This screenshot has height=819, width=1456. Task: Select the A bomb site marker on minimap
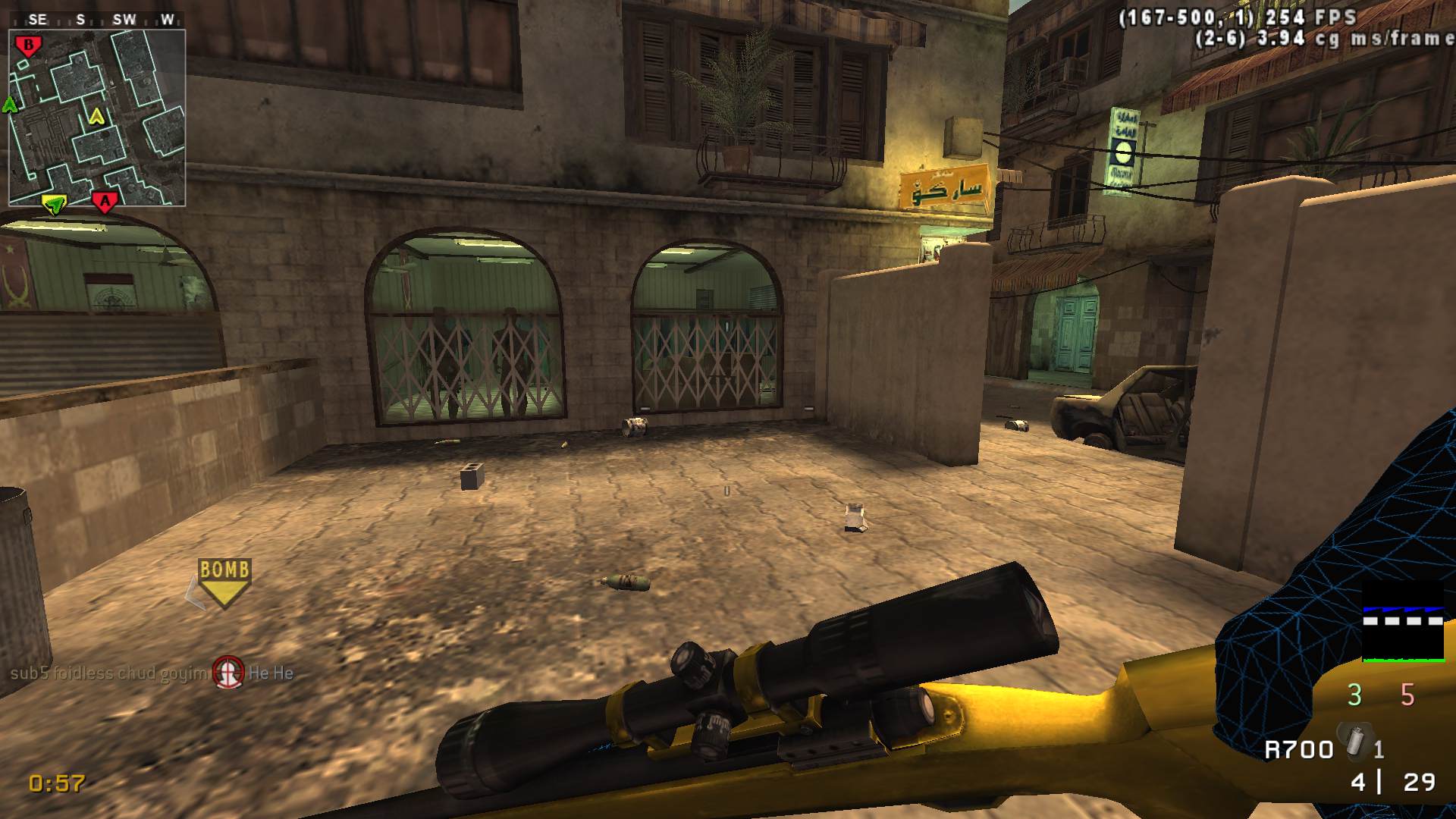105,202
